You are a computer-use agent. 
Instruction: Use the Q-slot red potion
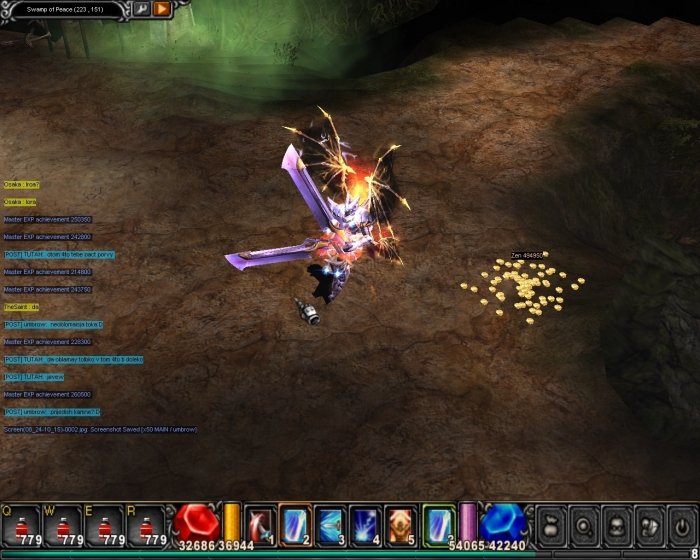coord(21,525)
